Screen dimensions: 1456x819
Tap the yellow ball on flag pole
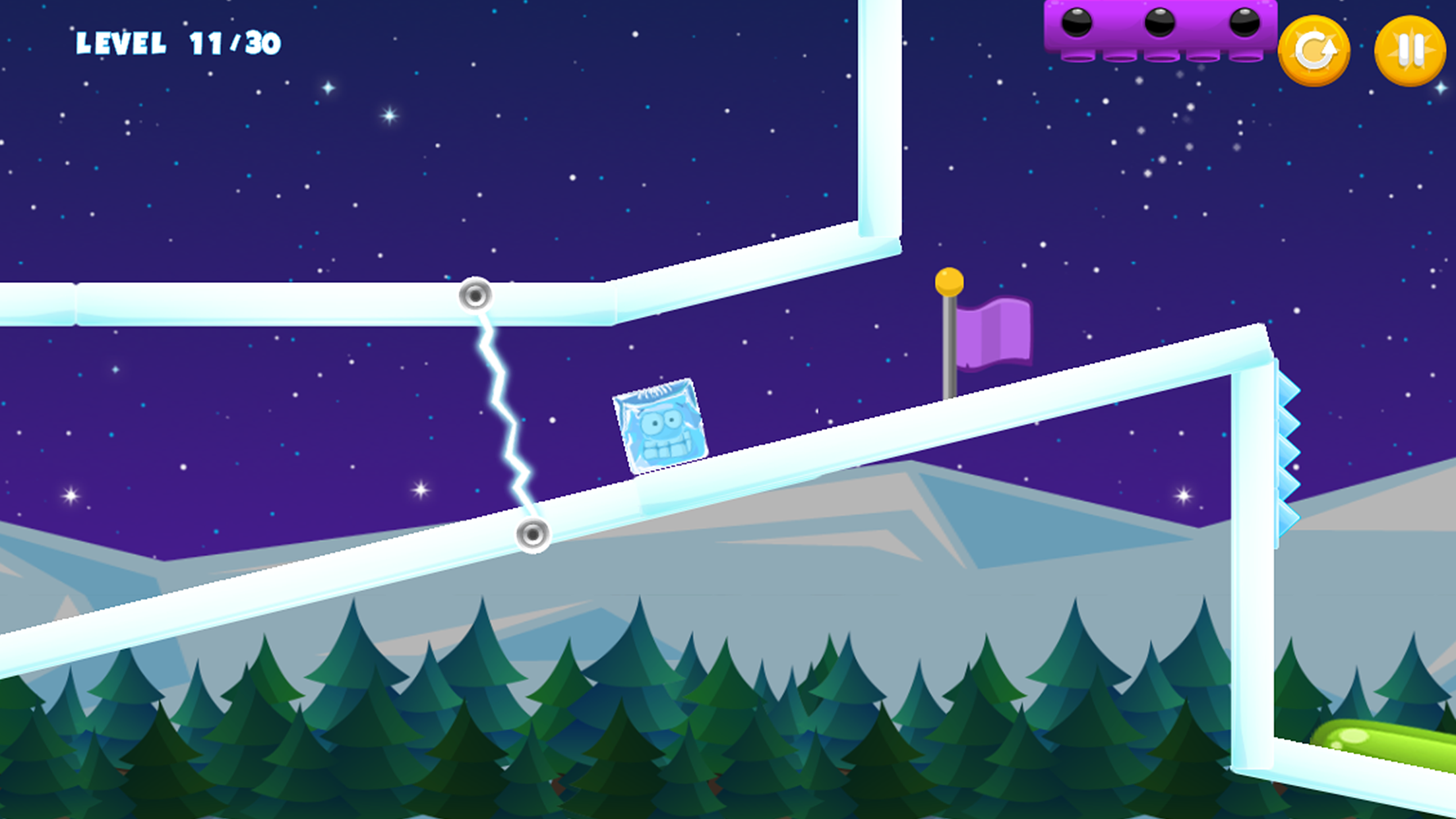pyautogui.click(x=950, y=279)
